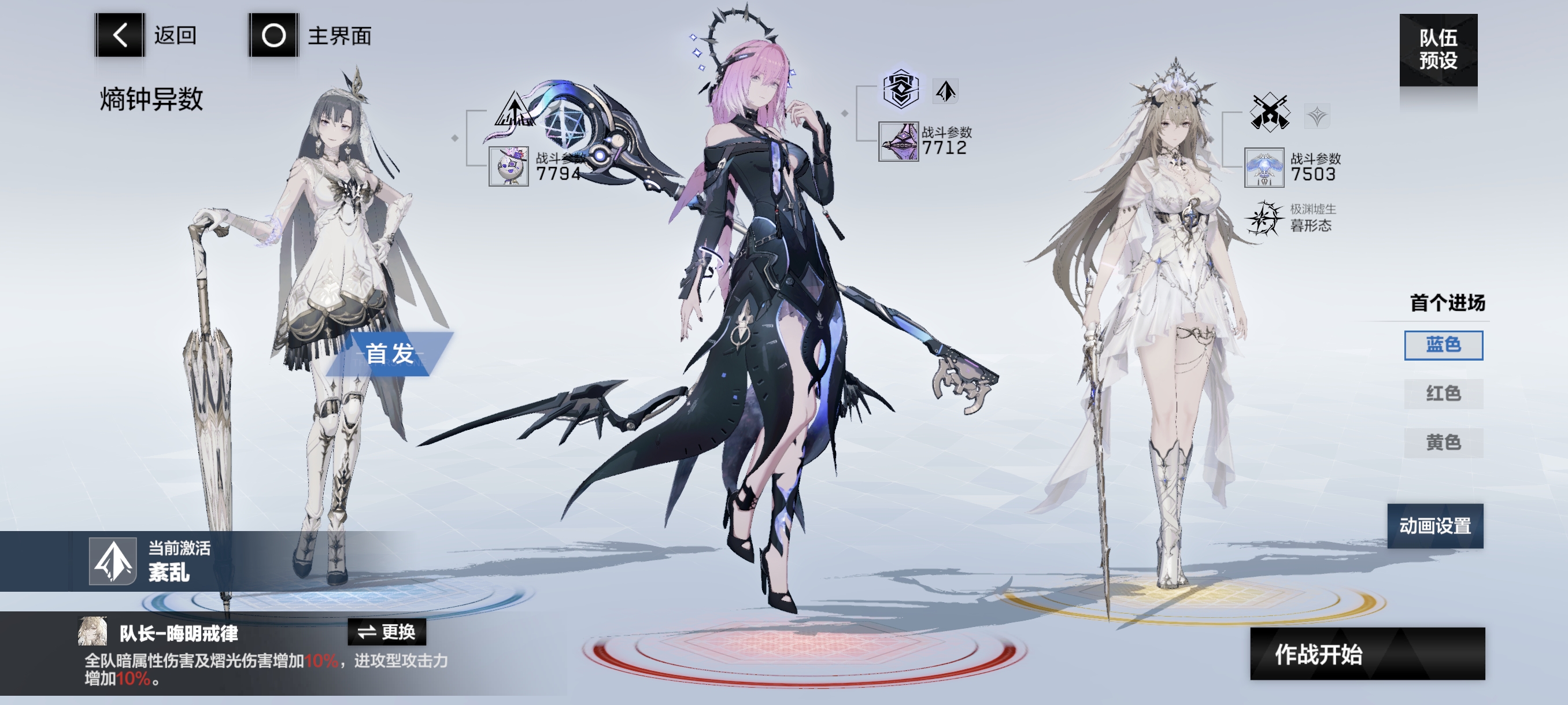Change the leader with 更换 button
This screenshot has width=1568, height=705.
387,632
